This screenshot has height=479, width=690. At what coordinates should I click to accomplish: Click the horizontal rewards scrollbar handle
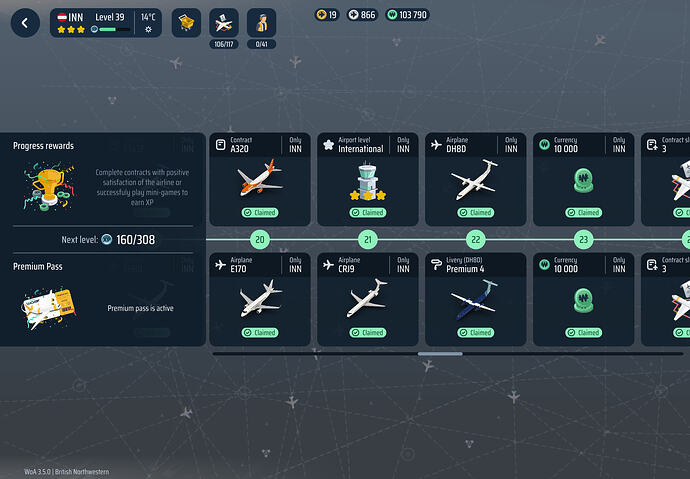[440, 353]
